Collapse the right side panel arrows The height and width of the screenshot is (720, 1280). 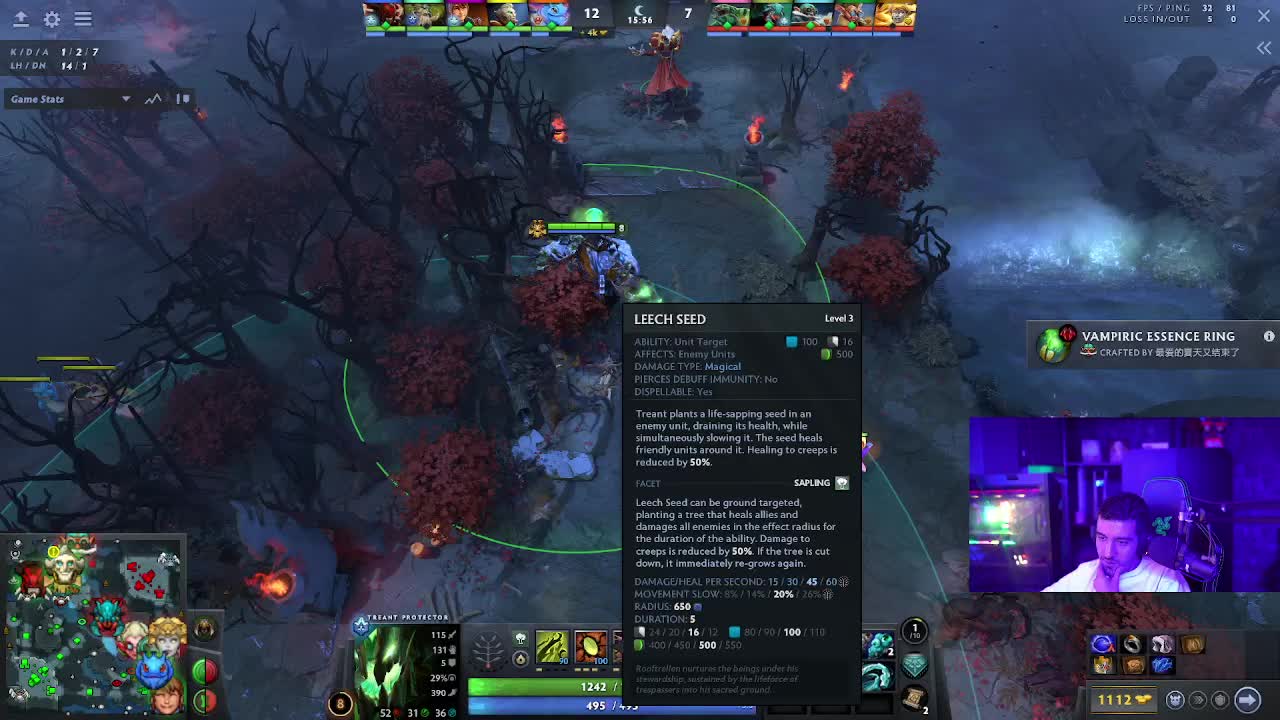(1264, 48)
